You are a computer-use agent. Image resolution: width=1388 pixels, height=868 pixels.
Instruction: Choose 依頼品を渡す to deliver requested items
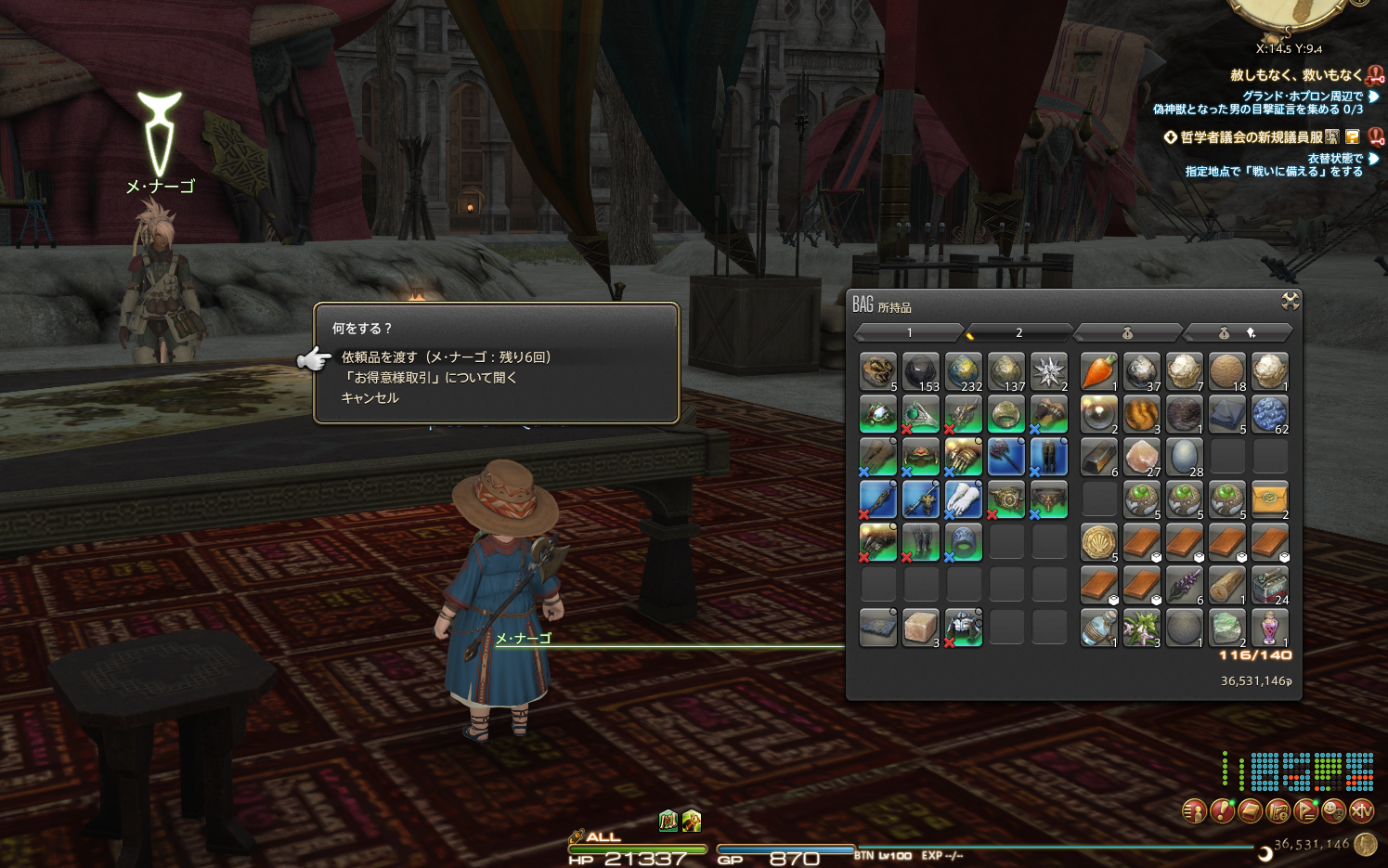point(446,357)
